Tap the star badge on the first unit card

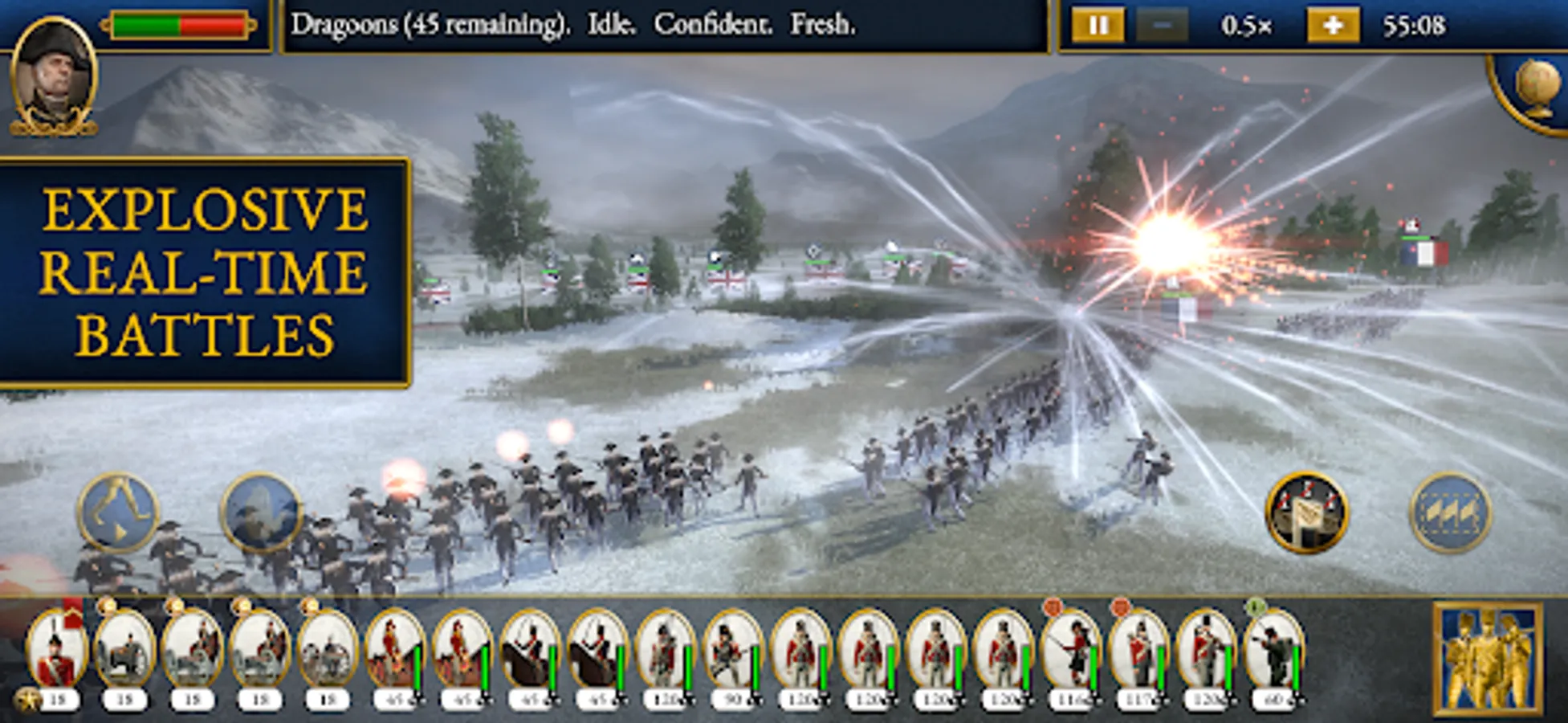[26, 701]
